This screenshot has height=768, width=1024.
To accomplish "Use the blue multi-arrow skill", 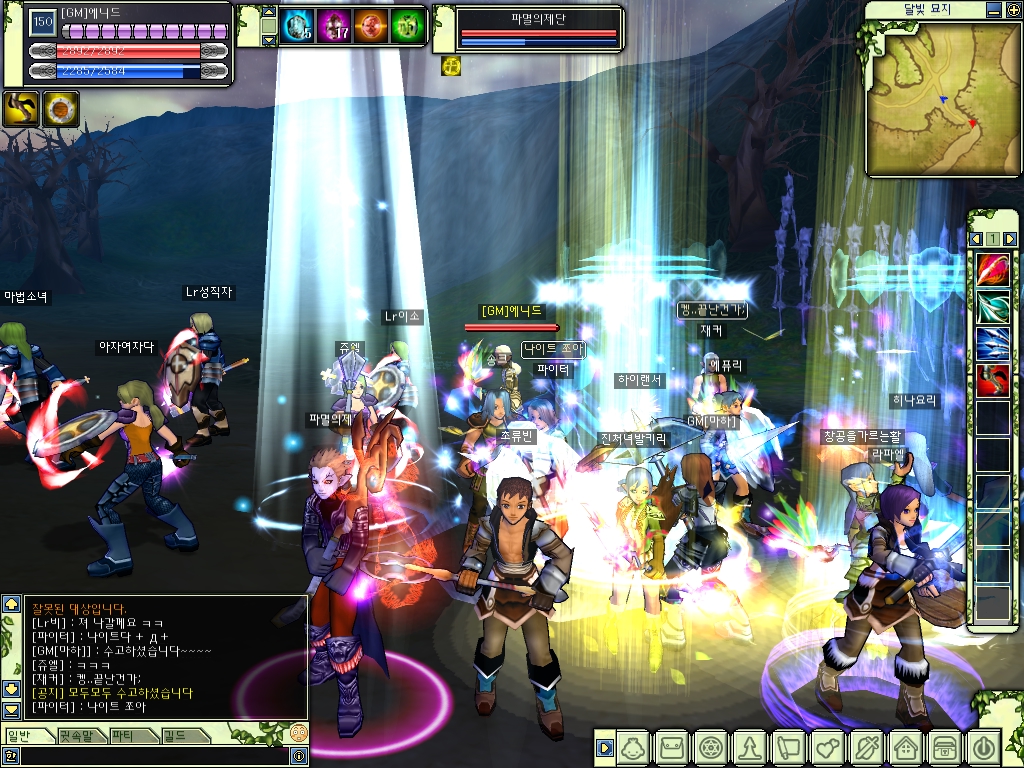I will 992,343.
